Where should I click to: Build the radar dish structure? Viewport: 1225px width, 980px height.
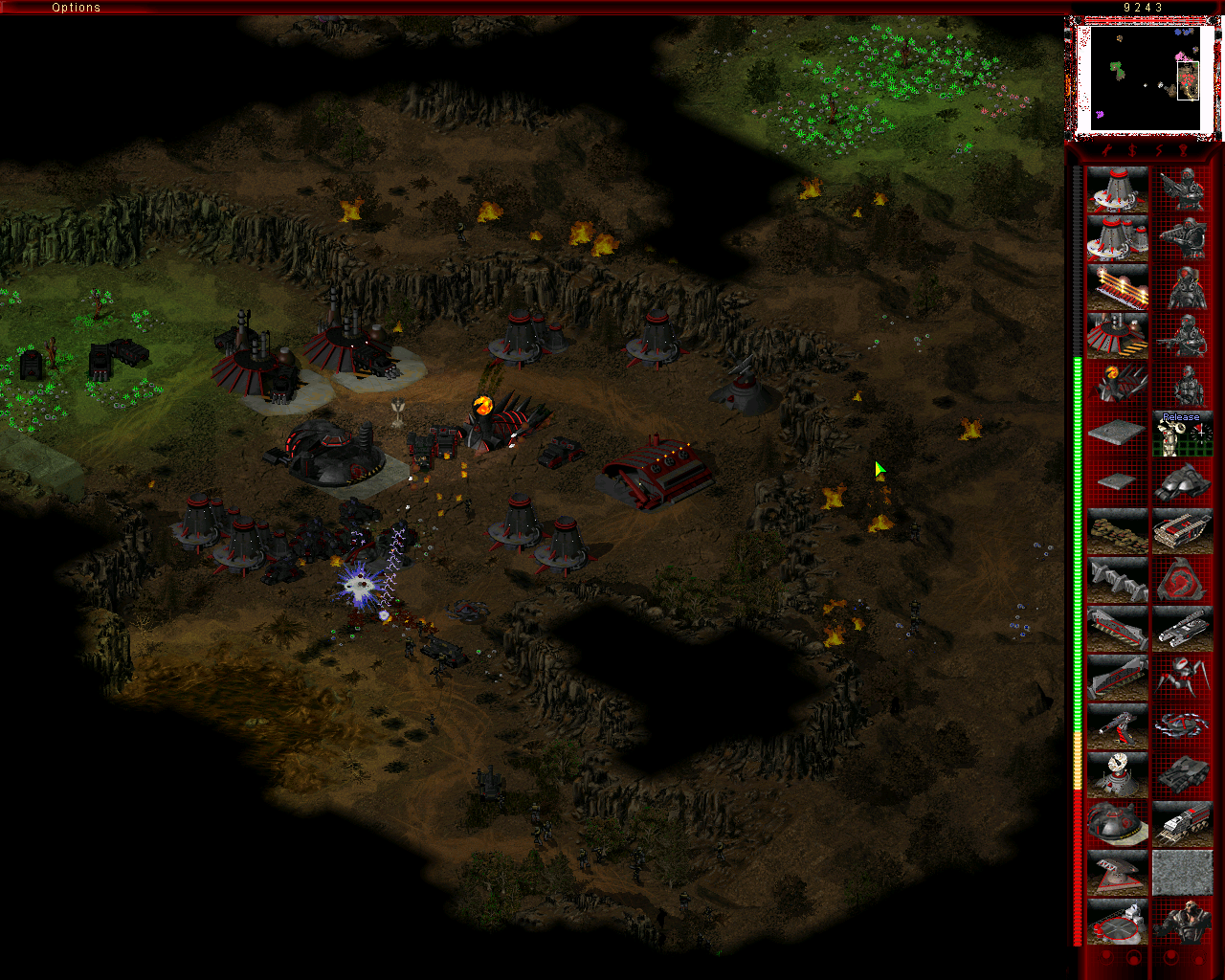point(1117,775)
